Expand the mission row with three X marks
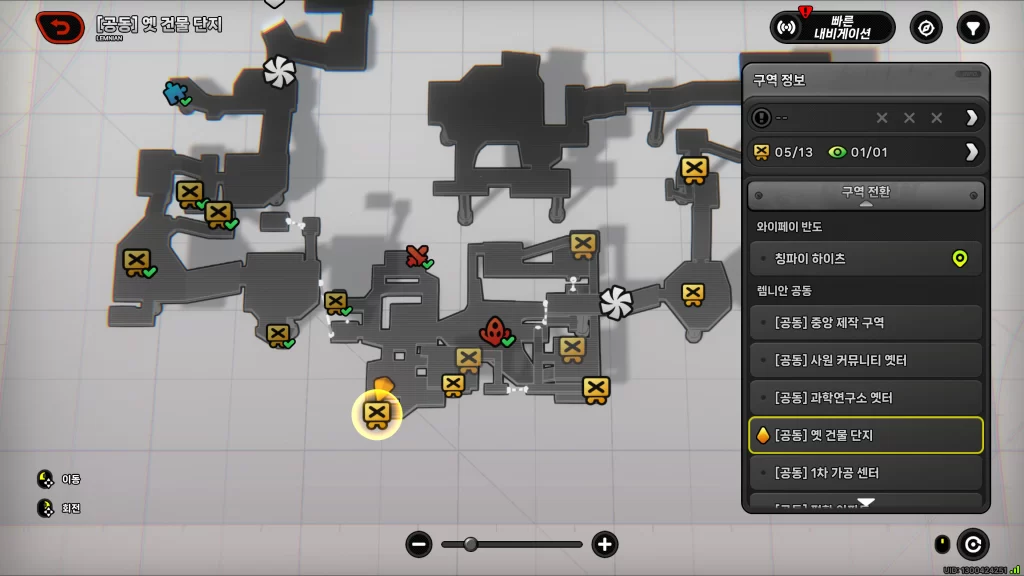The height and width of the screenshot is (576, 1024). tap(866, 118)
